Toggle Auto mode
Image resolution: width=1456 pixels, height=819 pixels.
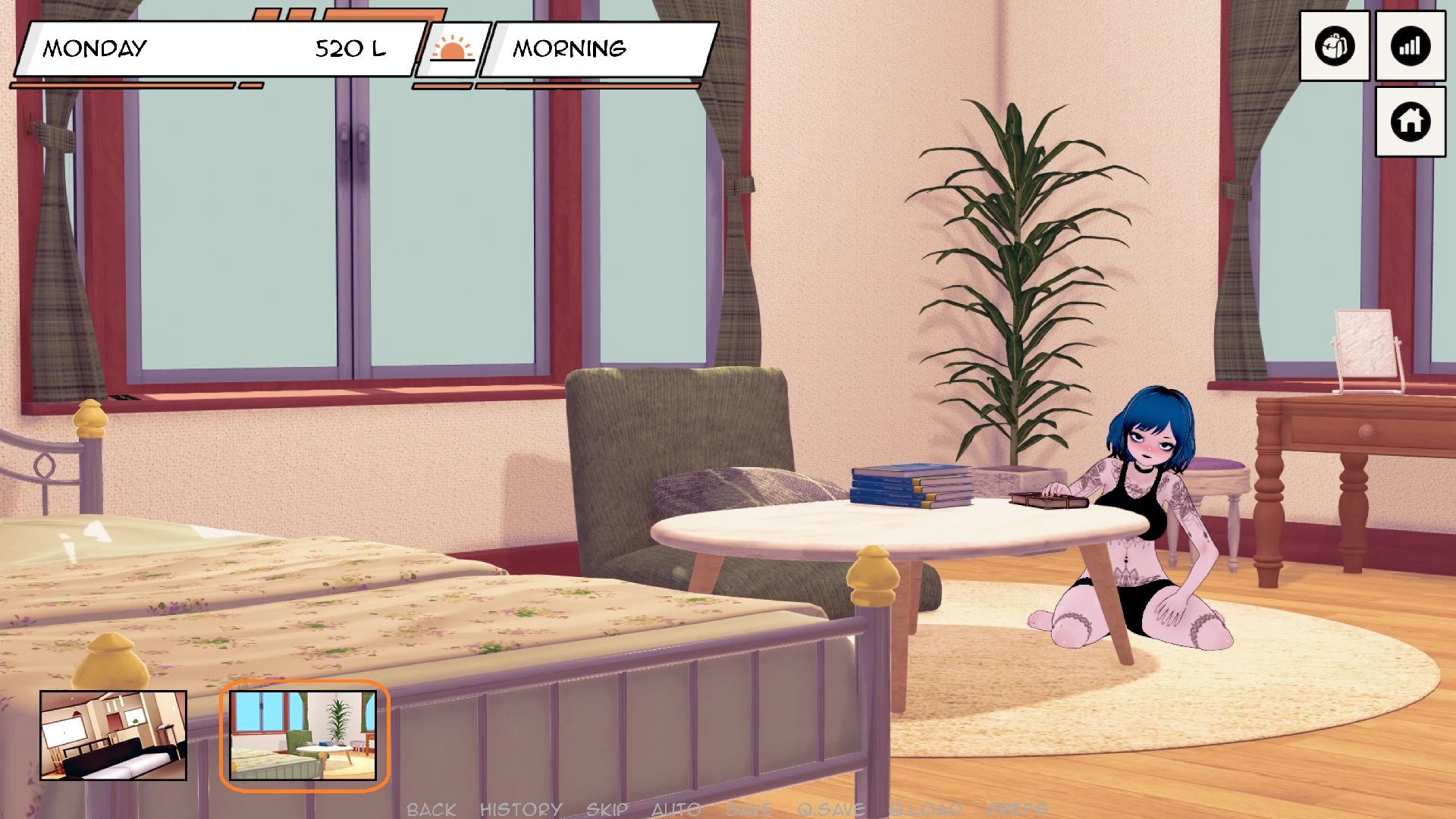(676, 809)
